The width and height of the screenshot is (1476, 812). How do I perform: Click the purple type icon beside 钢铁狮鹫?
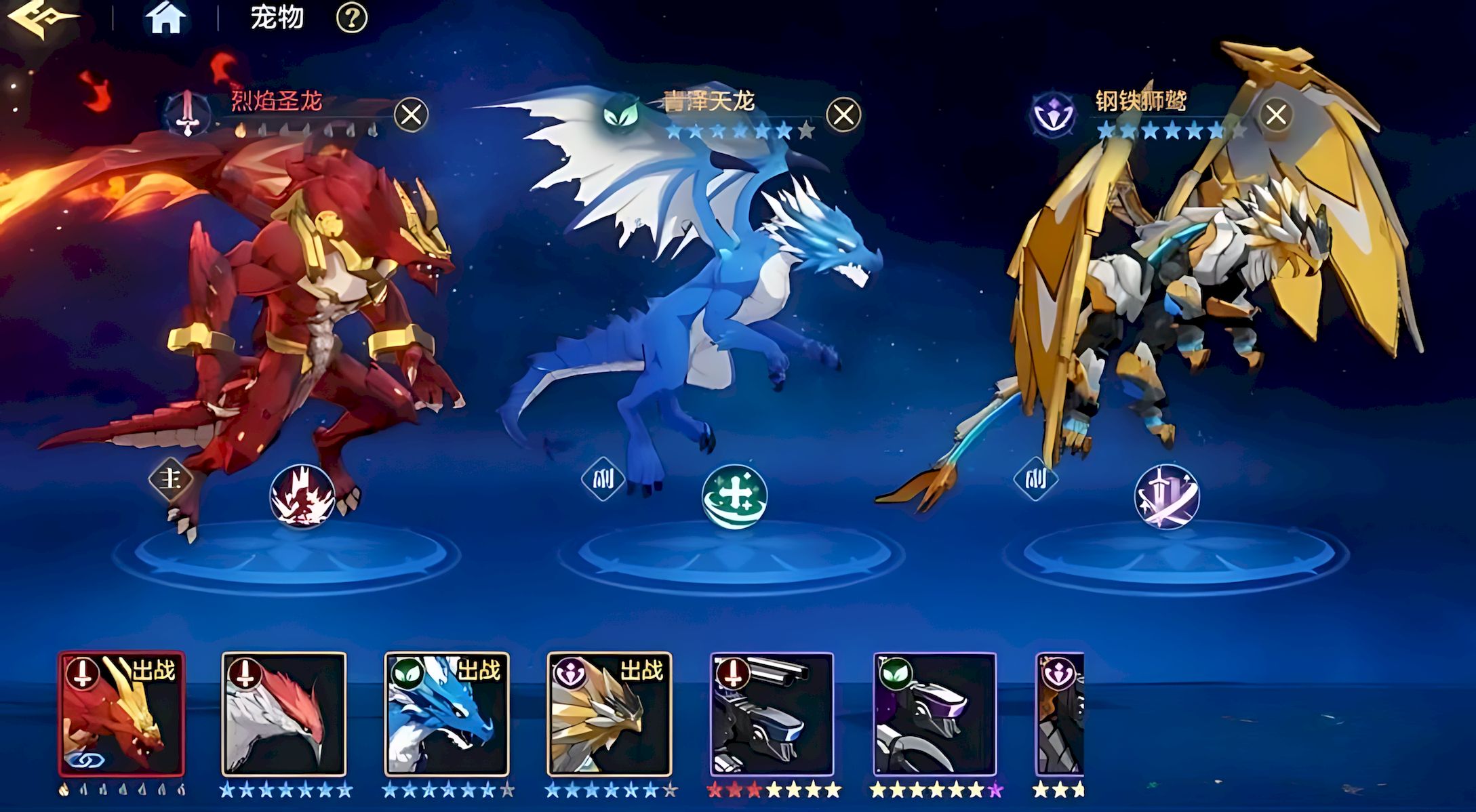(x=1052, y=113)
